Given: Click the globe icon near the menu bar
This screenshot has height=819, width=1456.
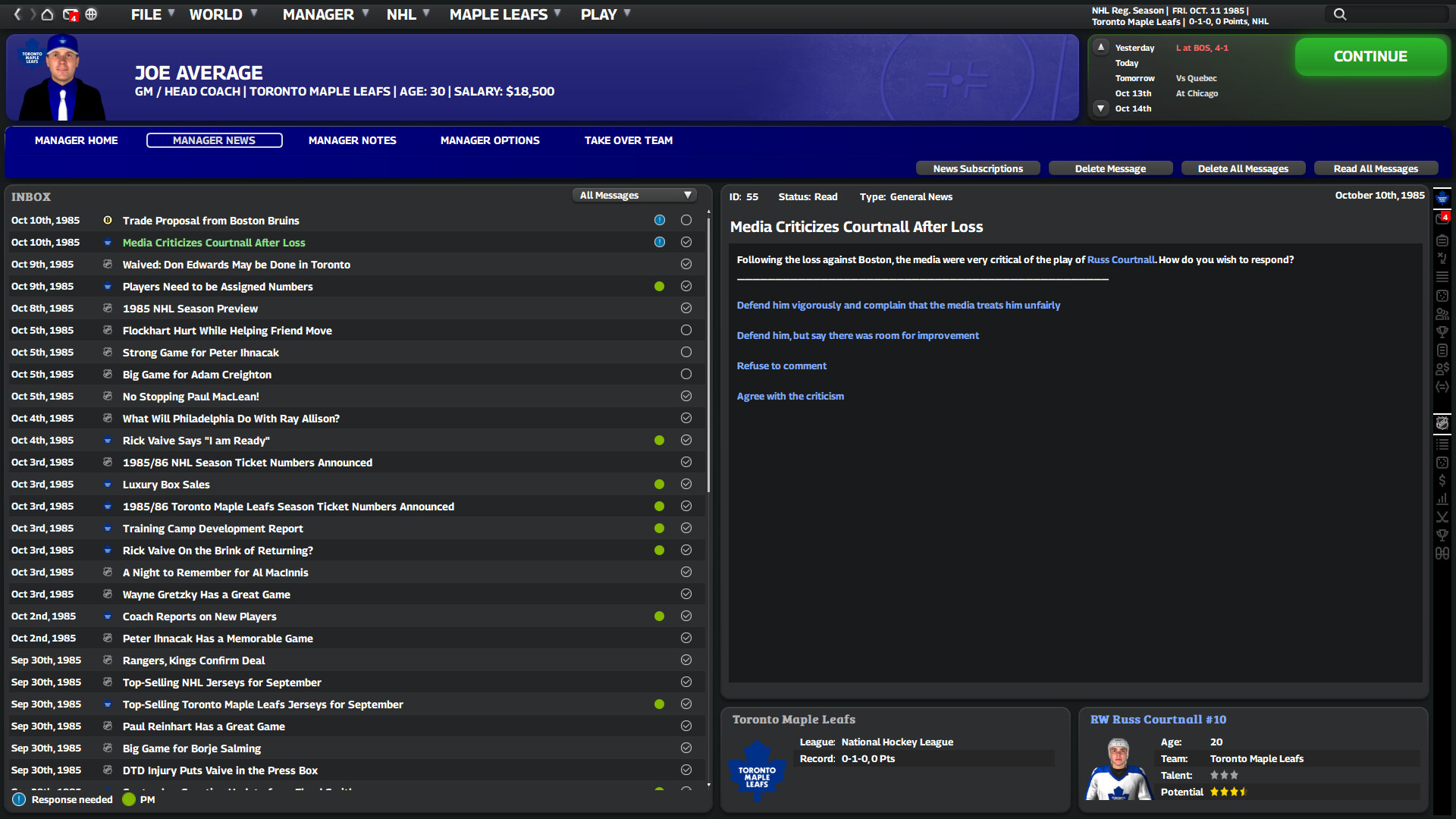Looking at the screenshot, I should pos(92,14).
